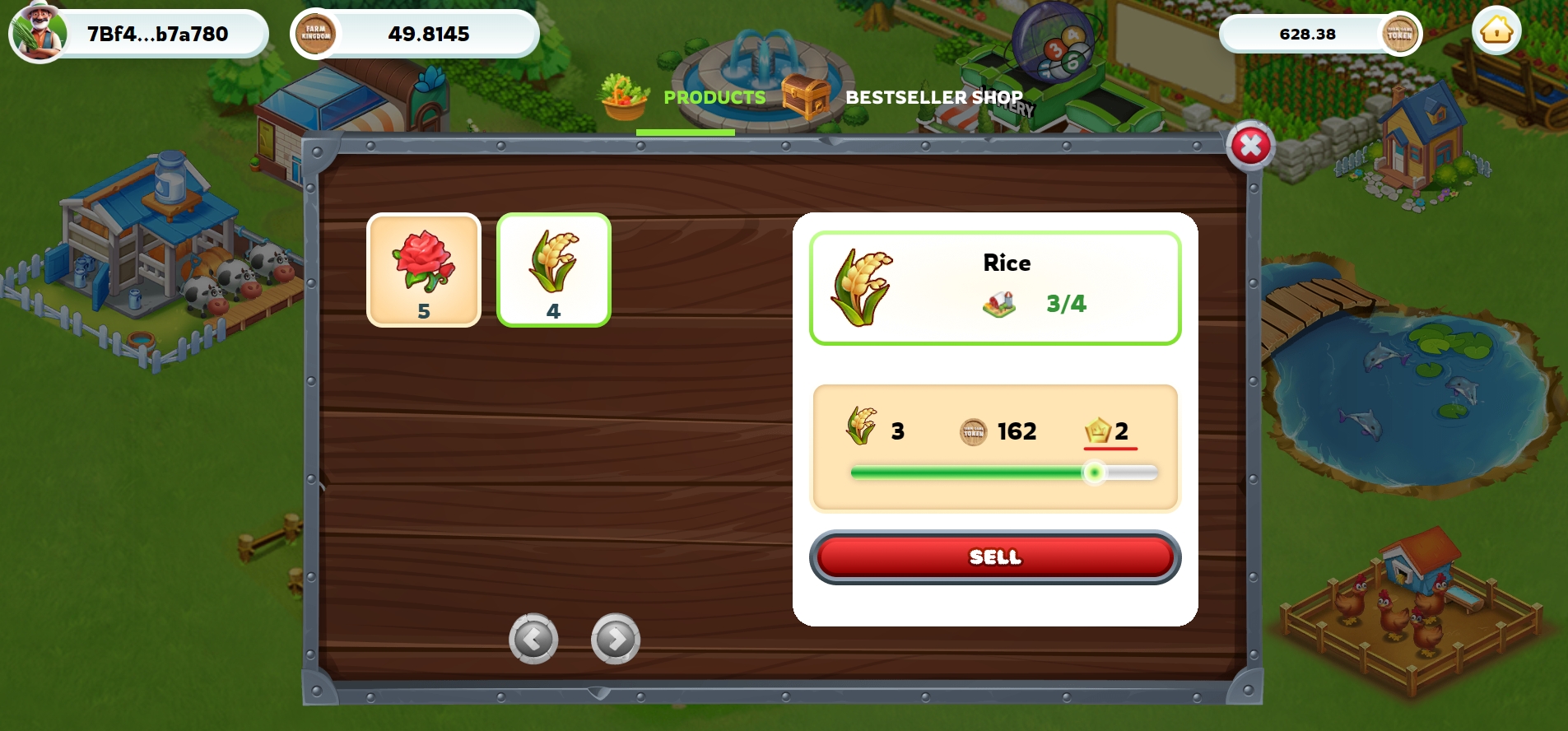Image resolution: width=1568 pixels, height=731 pixels.
Task: Open the Products tab
Action: pos(714,97)
